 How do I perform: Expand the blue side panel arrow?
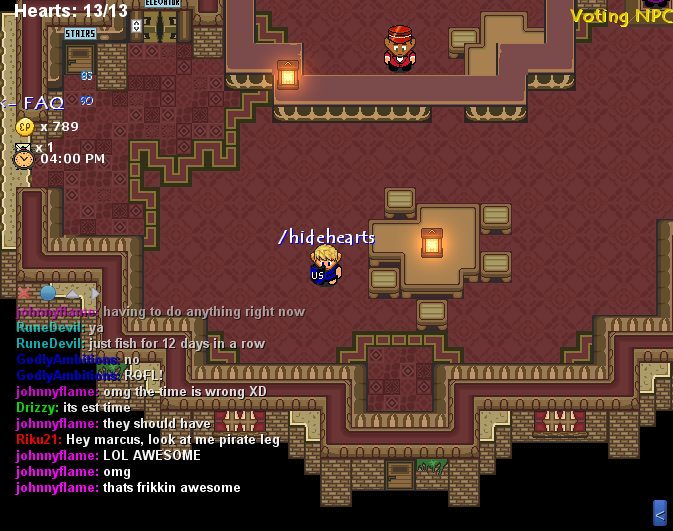659,513
